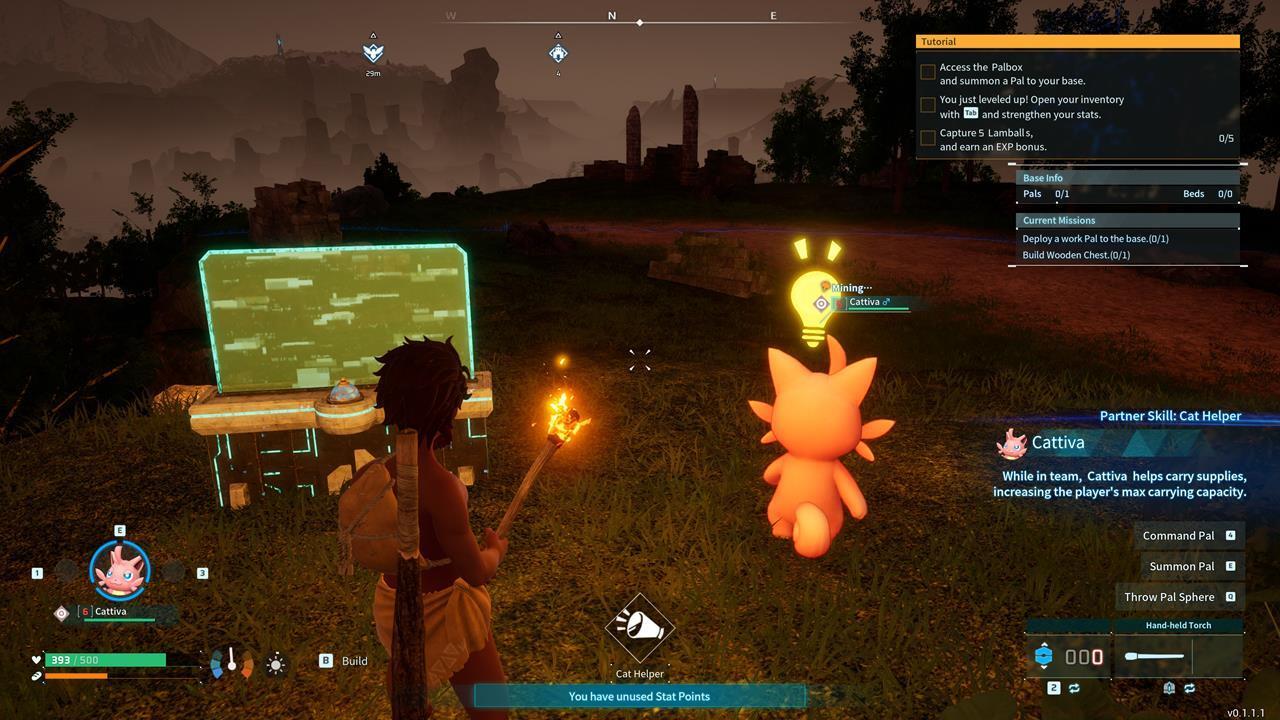
Task: Click the sun time-of-day icon
Action: [276, 663]
